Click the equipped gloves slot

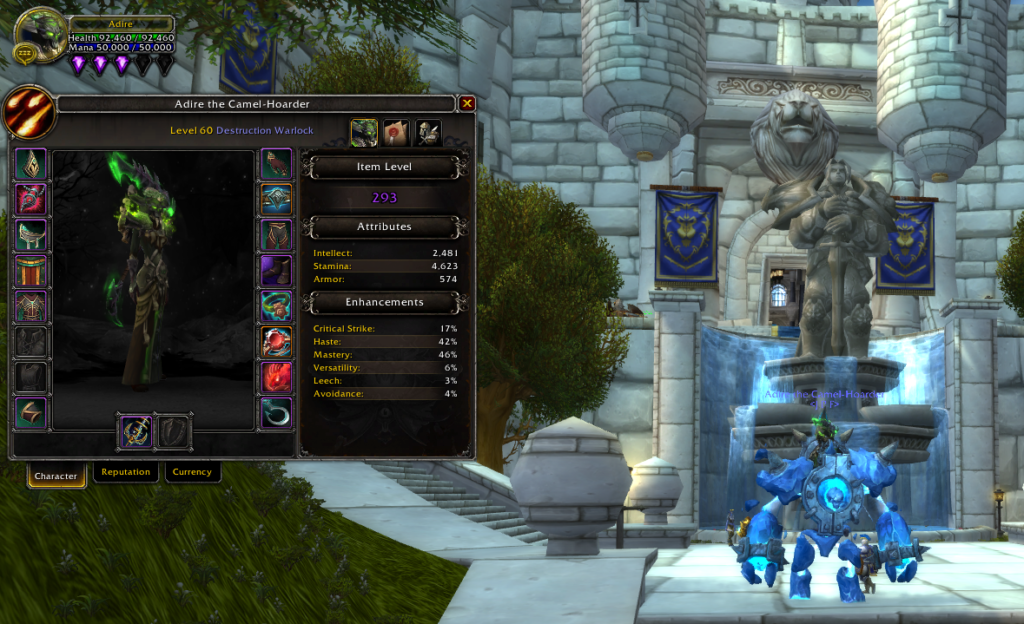coord(276,165)
